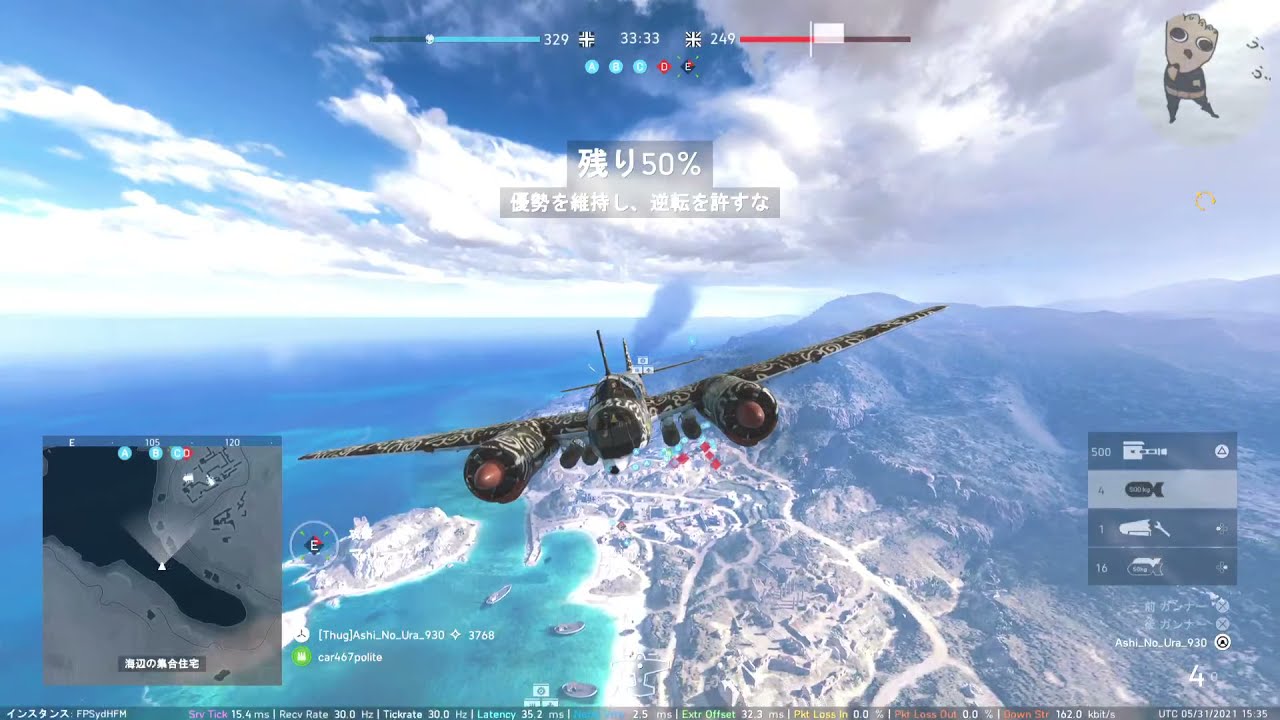Click the triangle button icon beside the machine gun
This screenshot has width=1280, height=720.
click(x=1222, y=452)
